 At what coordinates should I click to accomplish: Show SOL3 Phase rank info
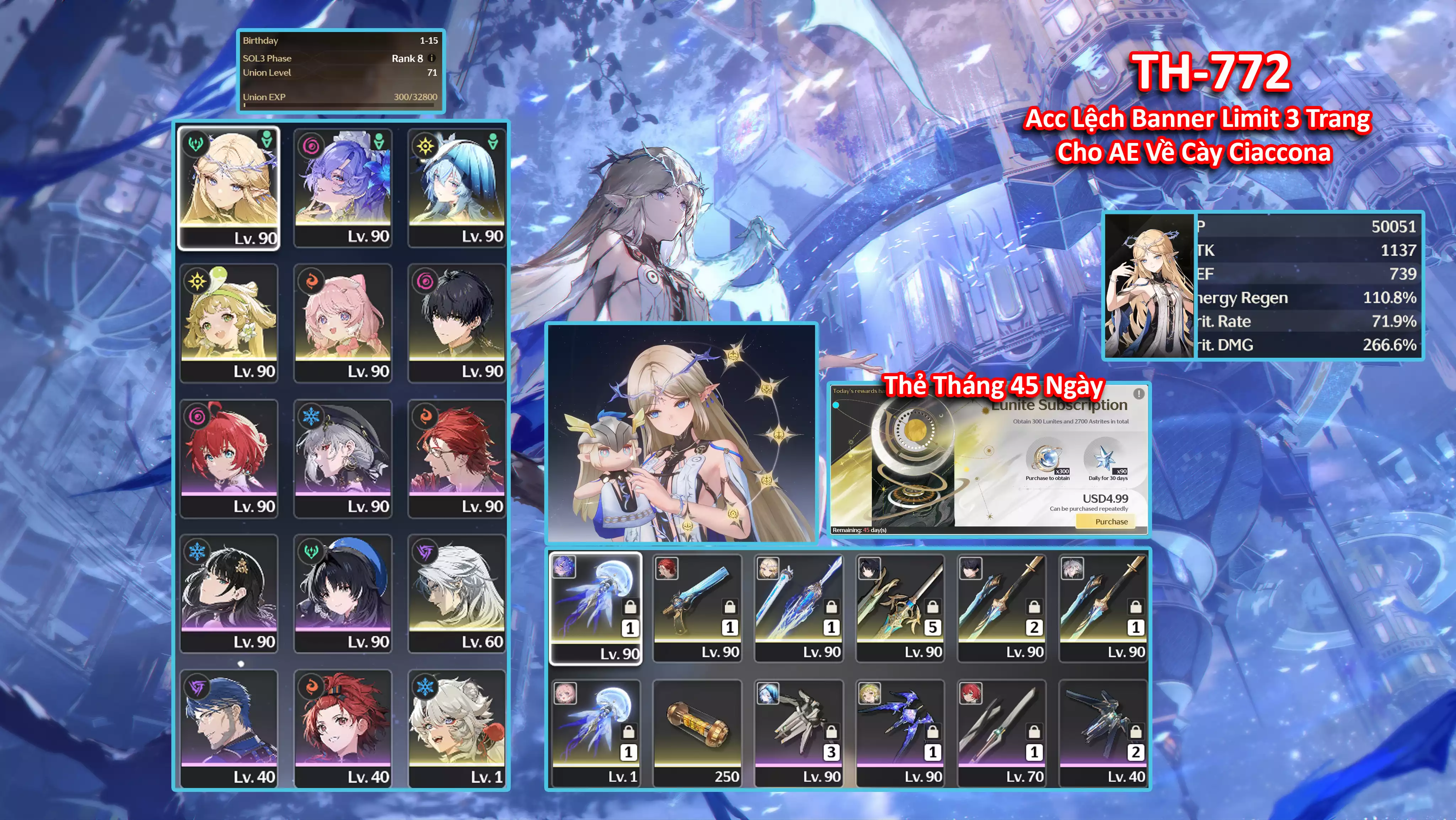(432, 58)
